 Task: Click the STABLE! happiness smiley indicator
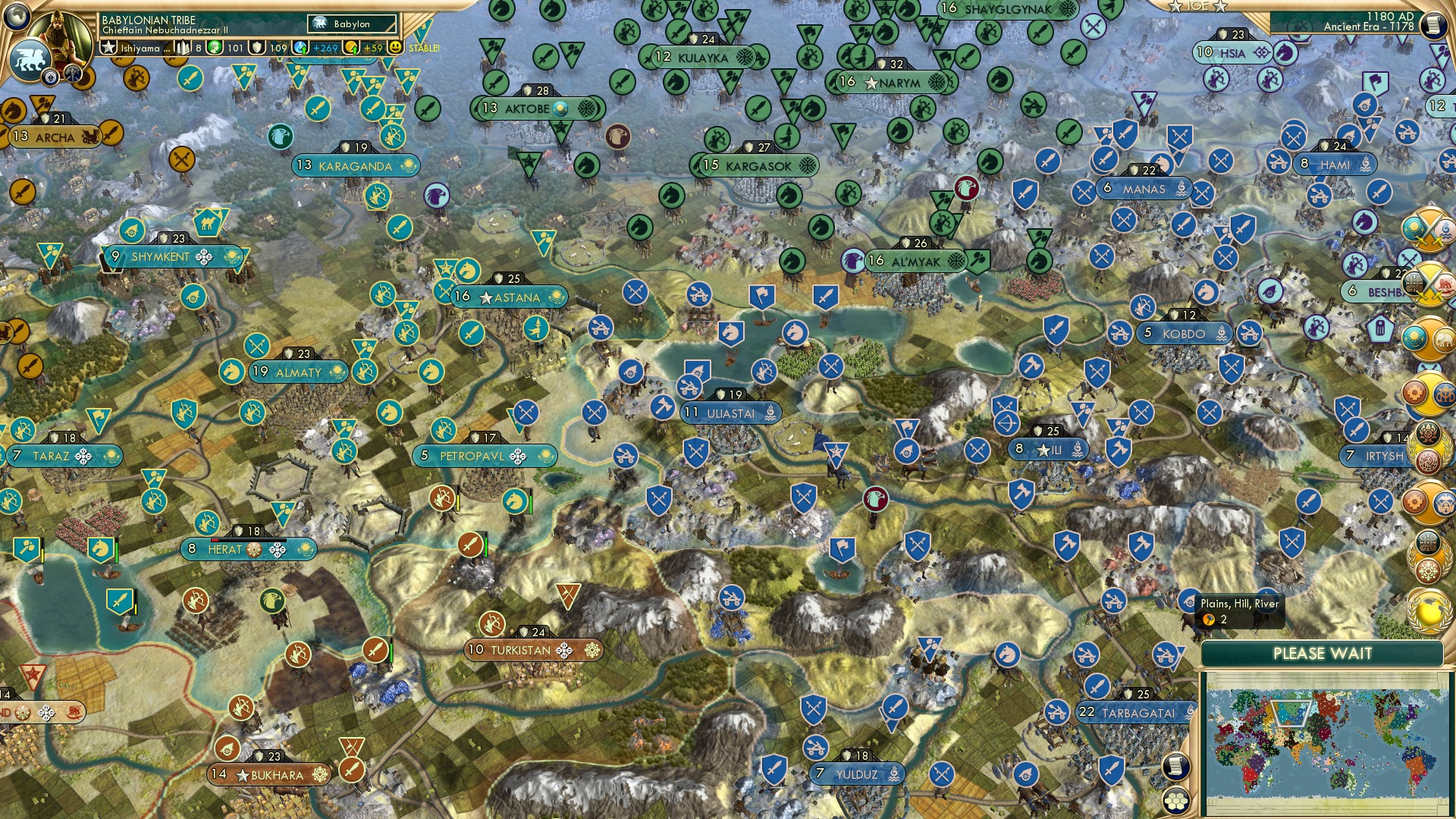tap(395, 47)
